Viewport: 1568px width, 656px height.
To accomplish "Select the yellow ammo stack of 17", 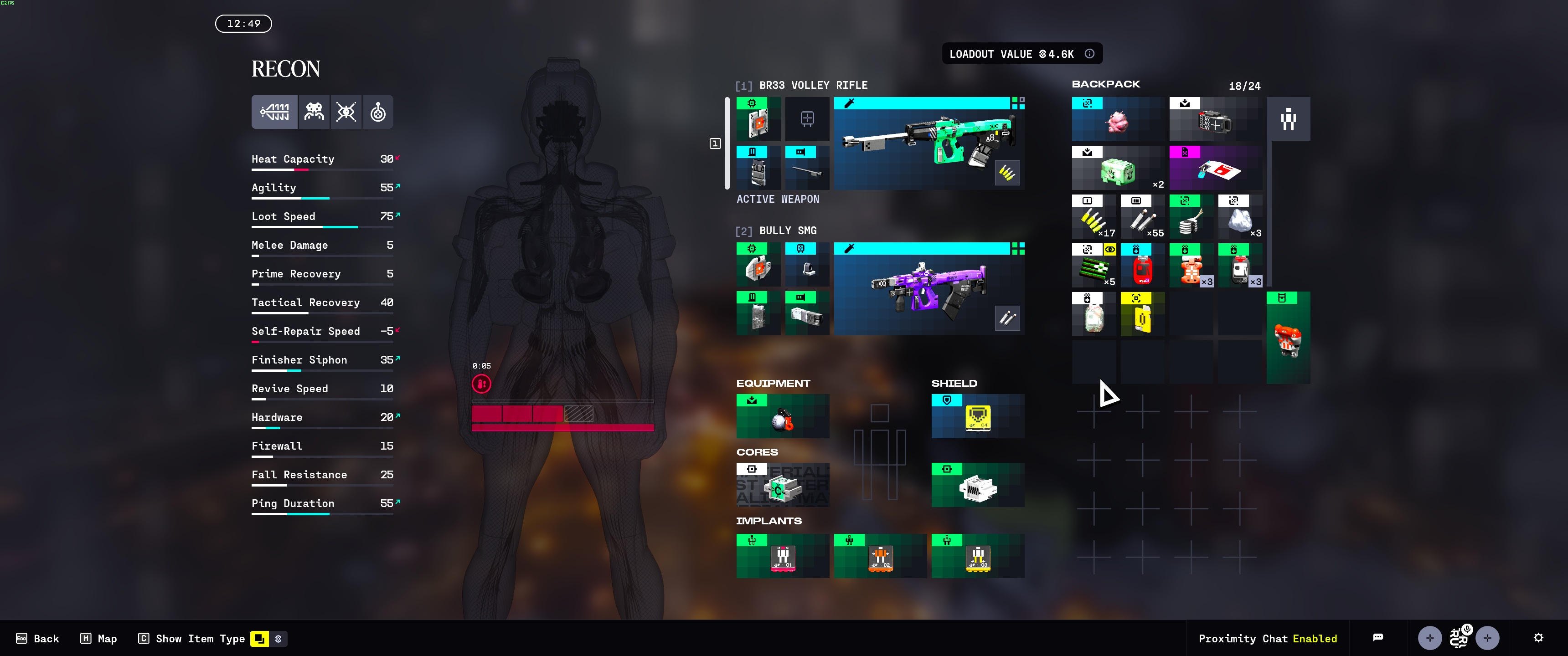I will pyautogui.click(x=1093, y=217).
